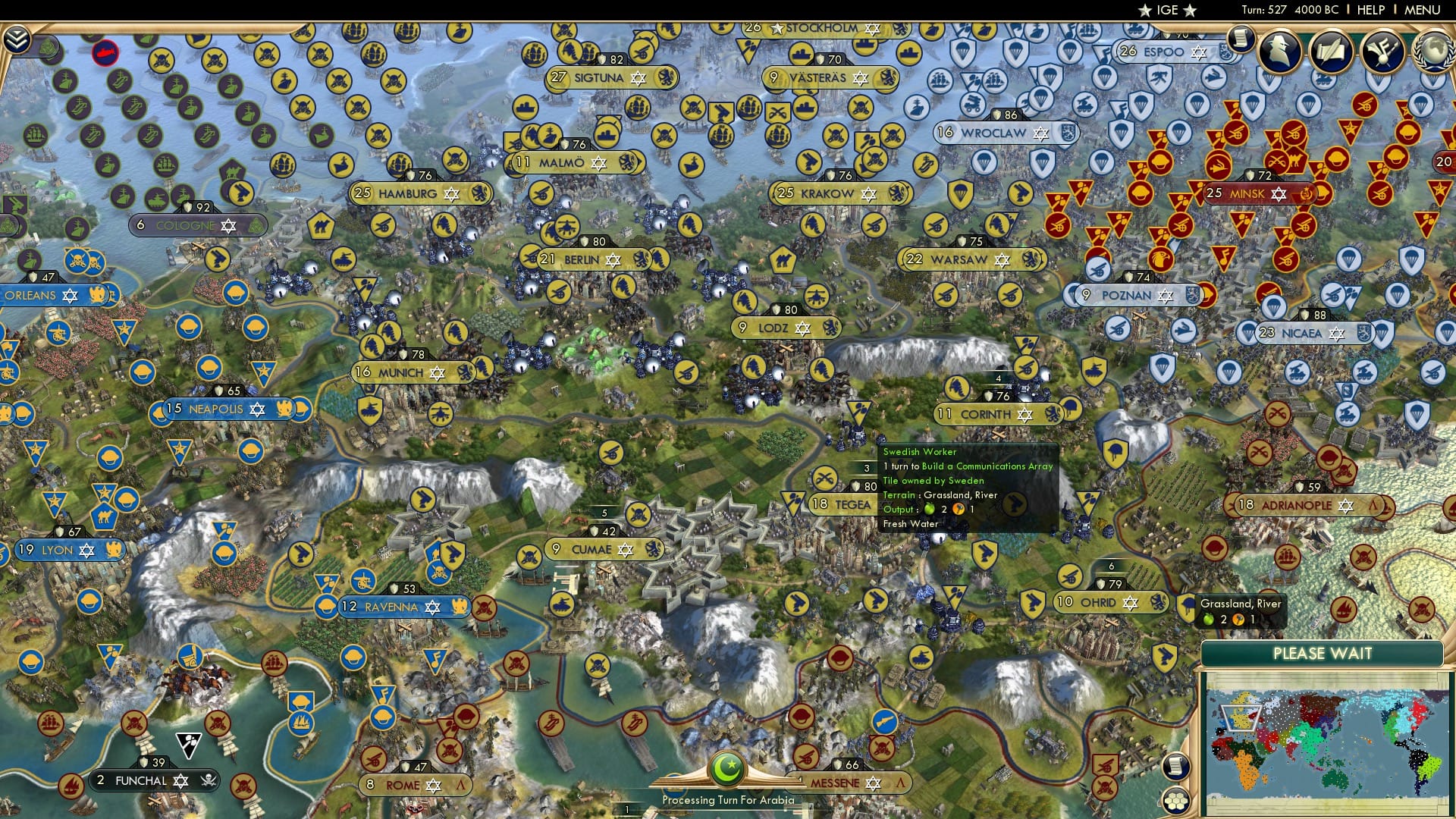Open the map options scroll beside the minimap
Viewport: 1456px width, 819px height.
(1175, 767)
